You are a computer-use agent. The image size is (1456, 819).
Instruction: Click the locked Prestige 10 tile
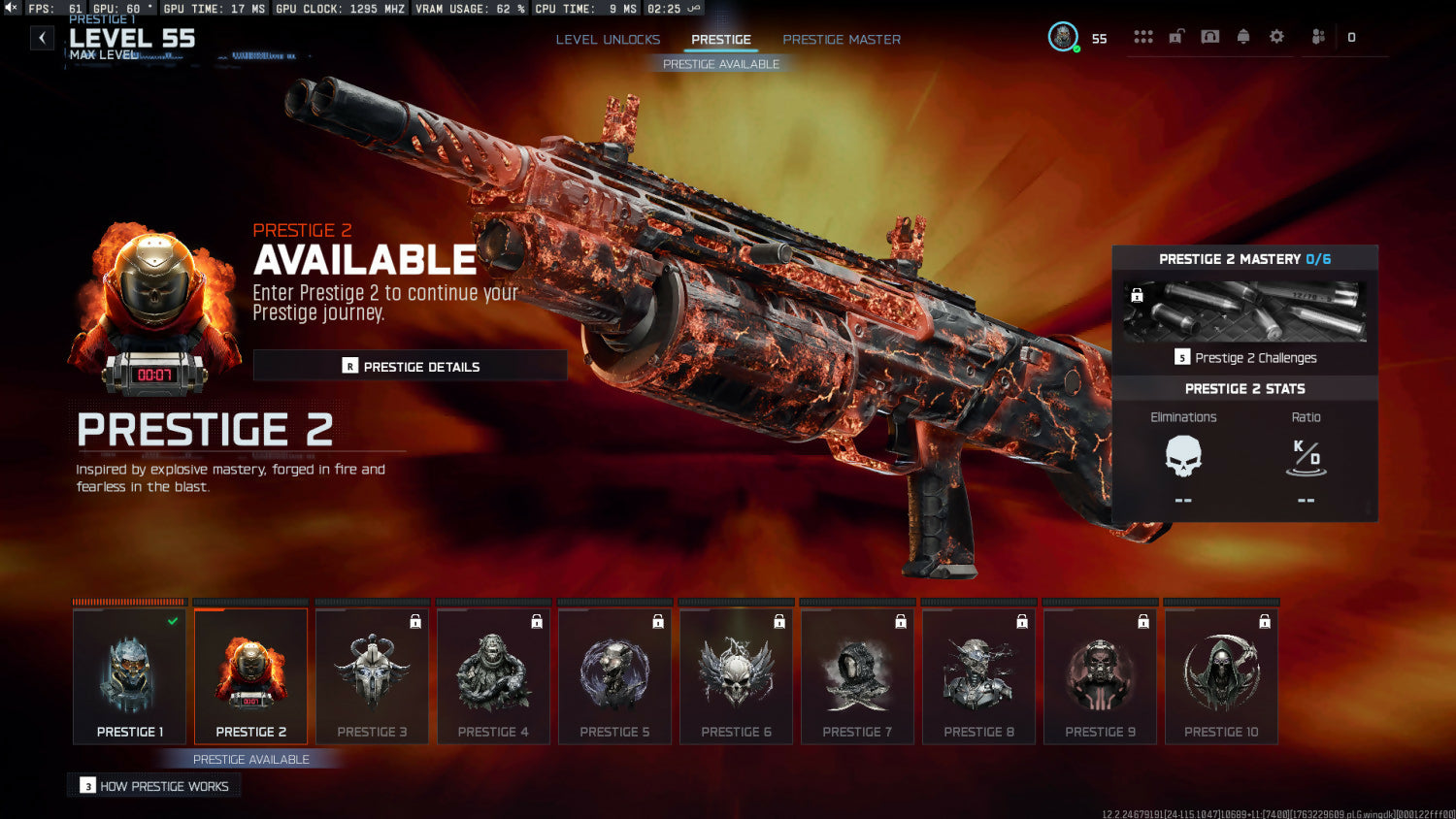1221,676
